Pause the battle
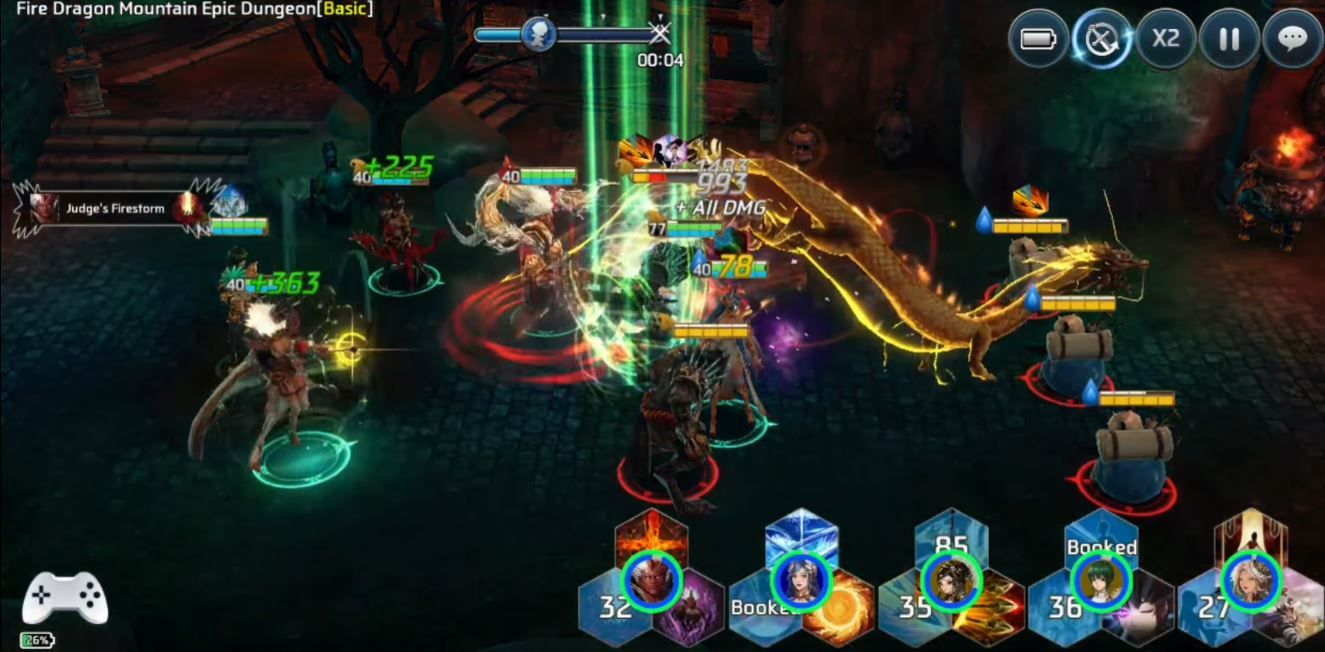1325x652 pixels. pos(1229,39)
